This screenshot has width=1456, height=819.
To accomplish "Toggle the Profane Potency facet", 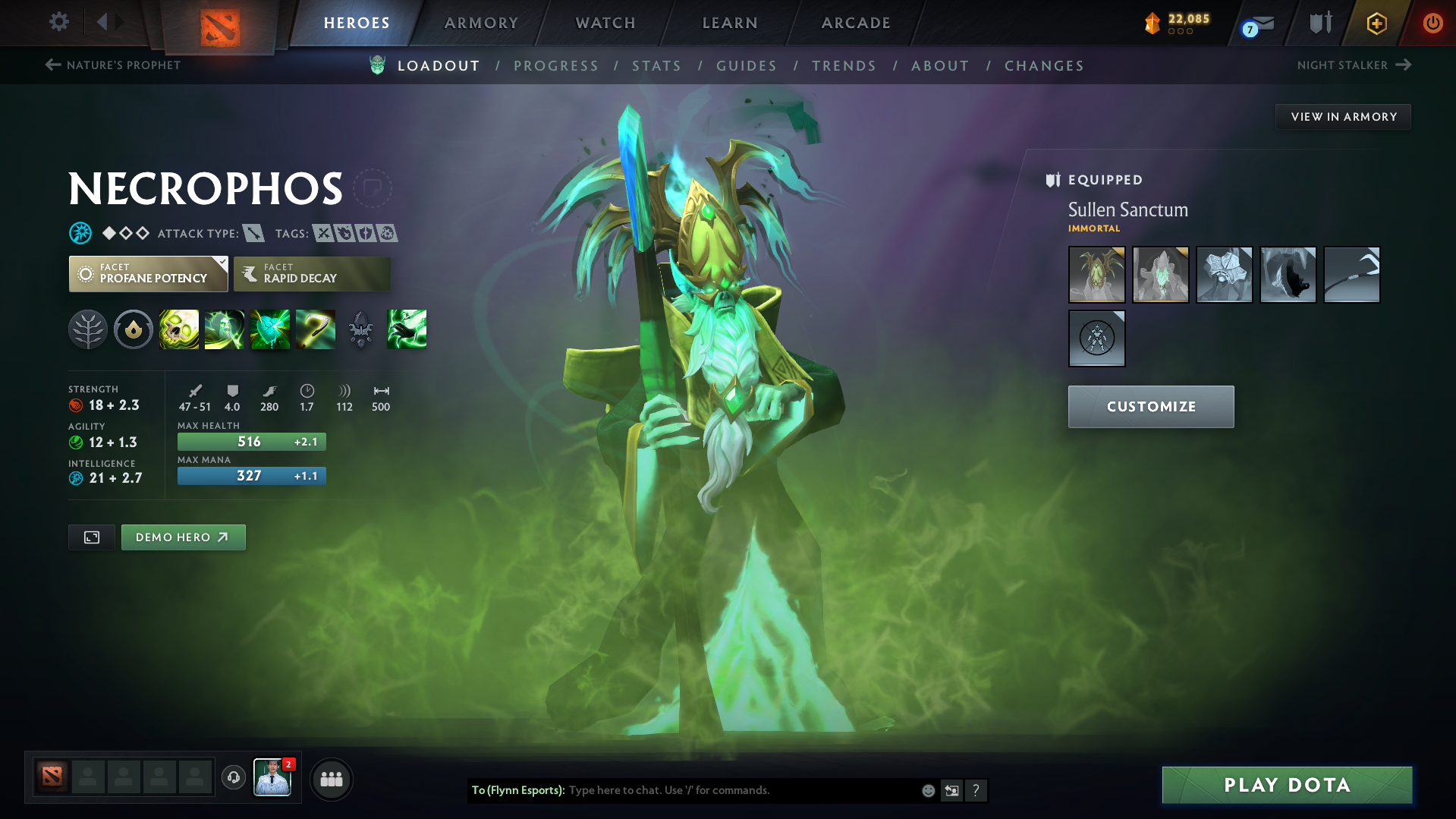I will (x=148, y=274).
